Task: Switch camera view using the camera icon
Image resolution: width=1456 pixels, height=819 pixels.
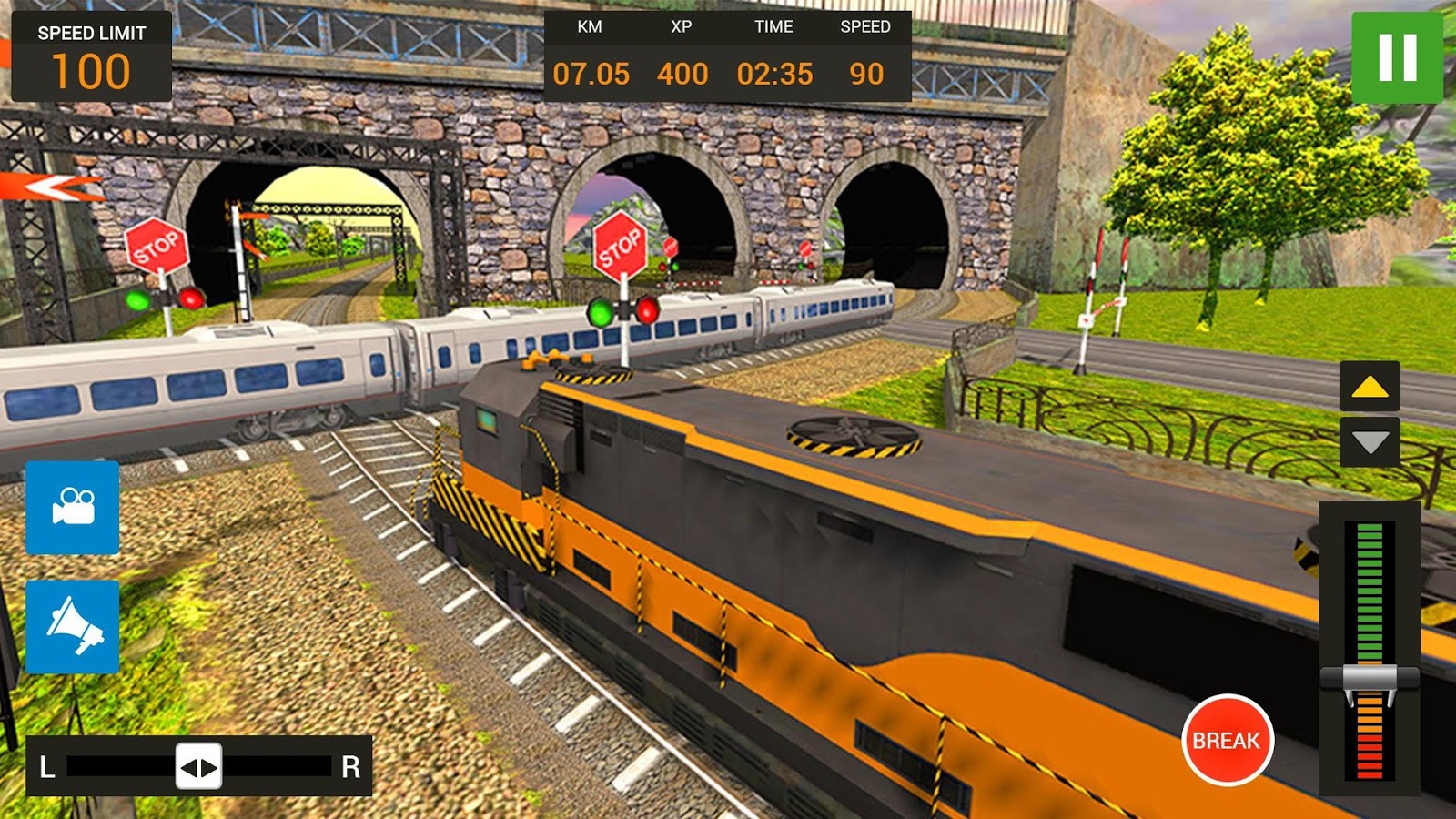Action: click(73, 509)
